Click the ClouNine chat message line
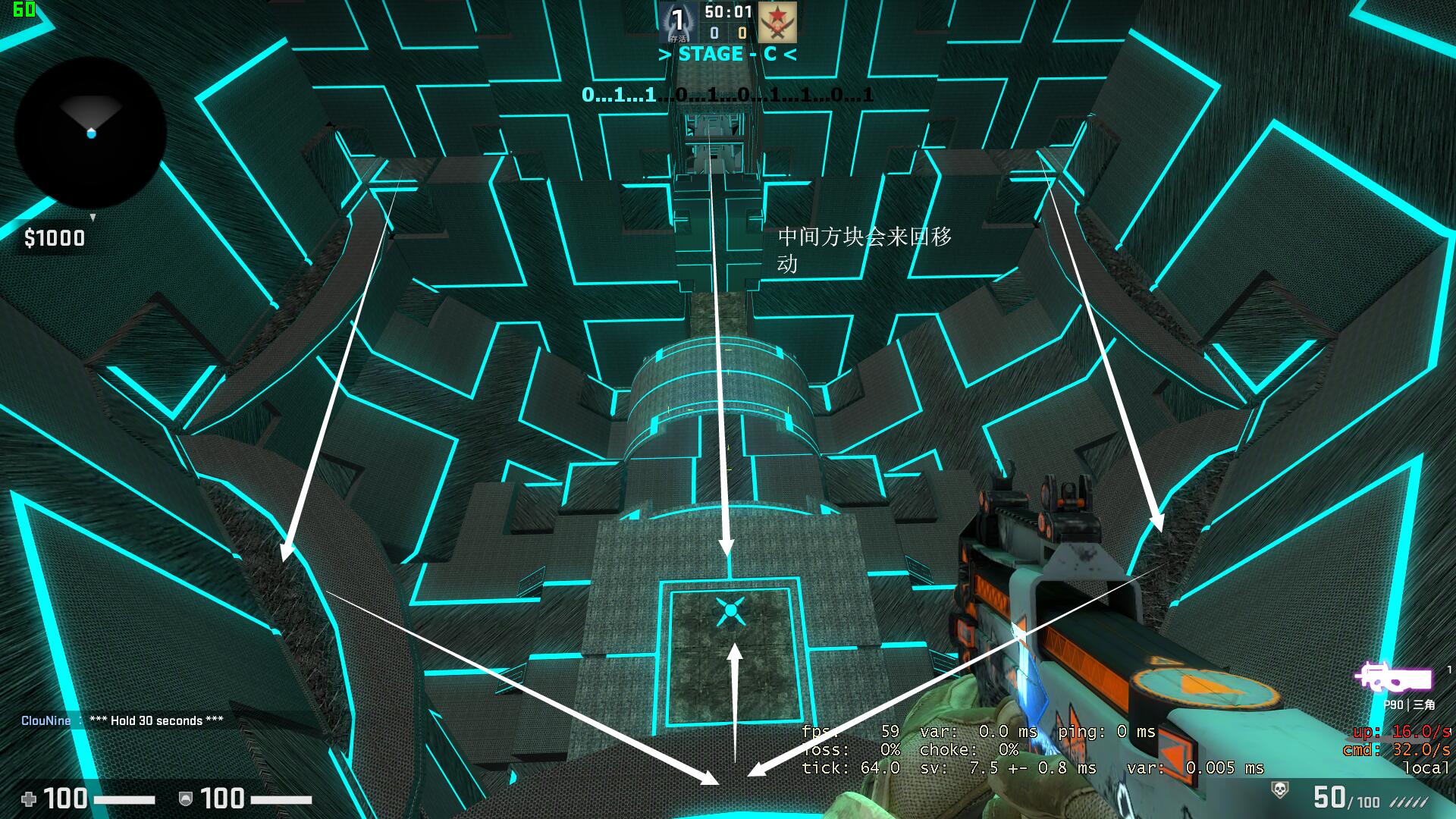The image size is (1456, 819). (x=122, y=720)
